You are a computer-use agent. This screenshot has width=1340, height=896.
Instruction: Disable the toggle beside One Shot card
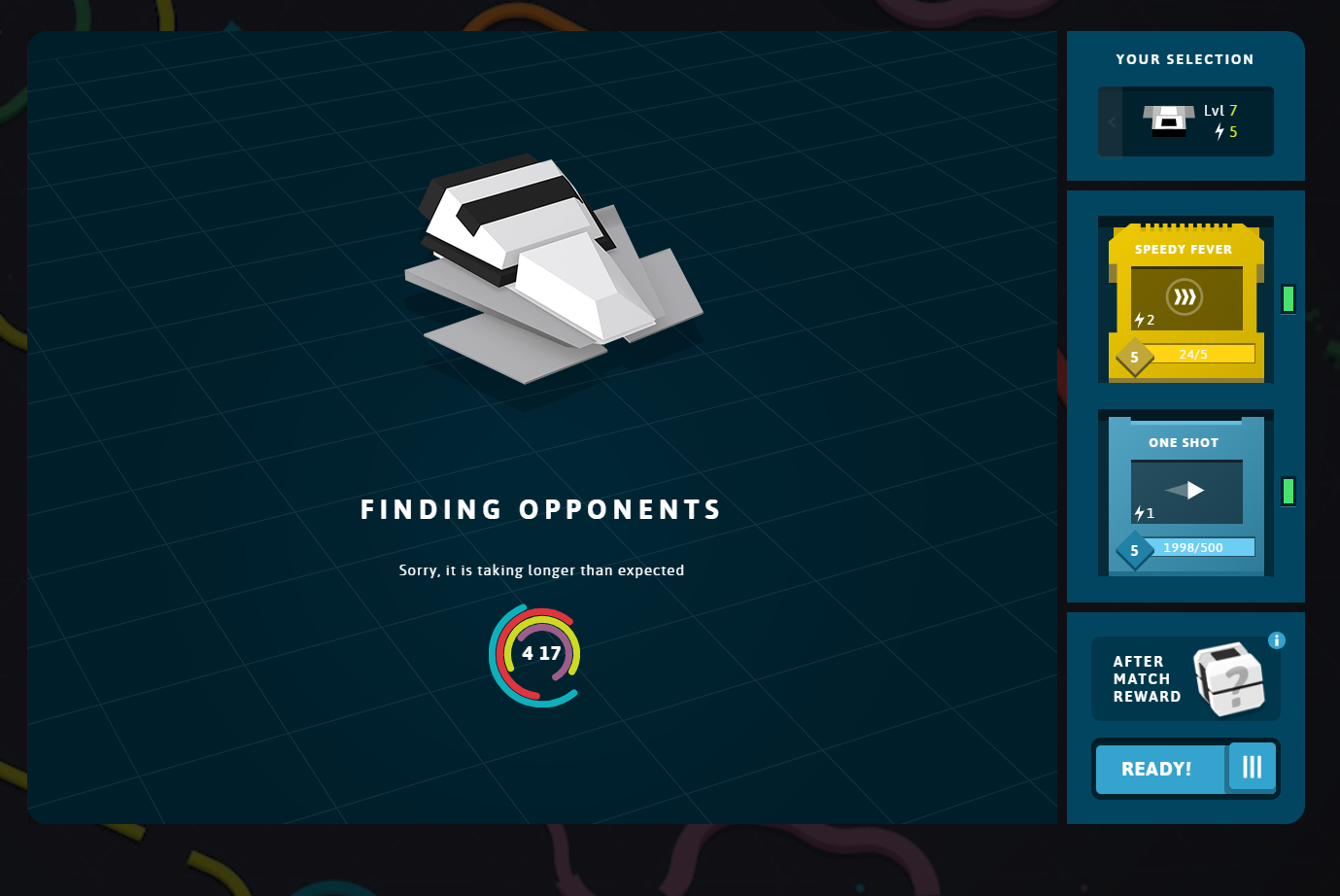(1288, 493)
